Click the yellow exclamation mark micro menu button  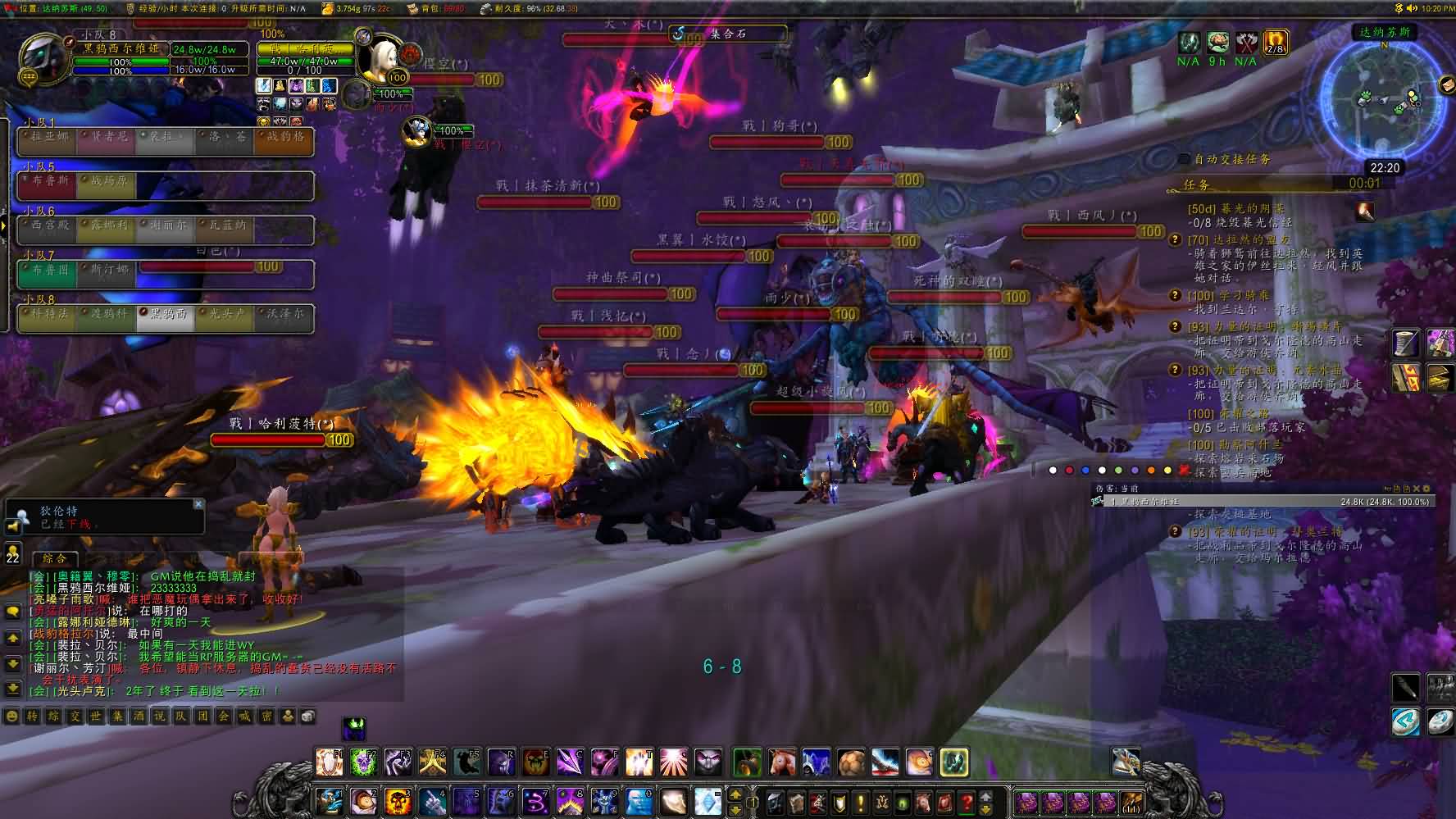[860, 801]
